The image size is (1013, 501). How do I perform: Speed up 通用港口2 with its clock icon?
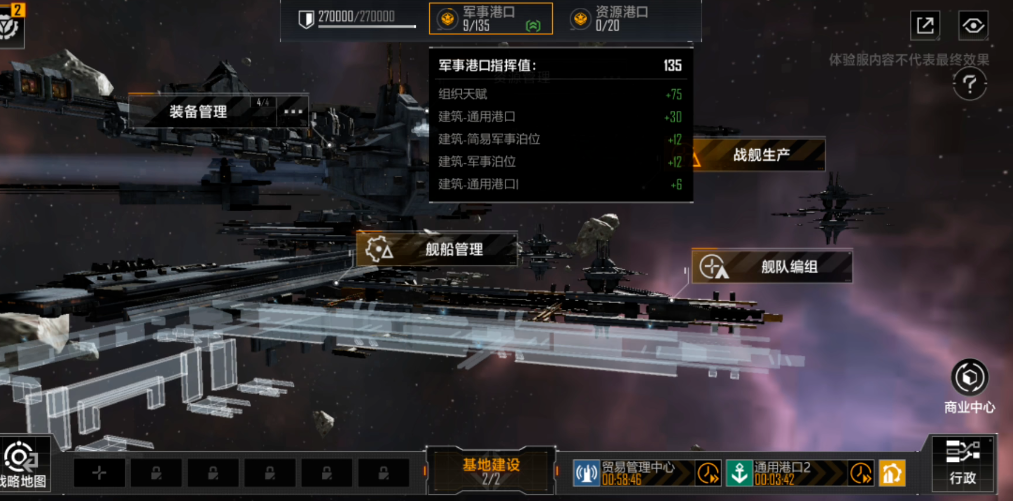[x=861, y=472]
